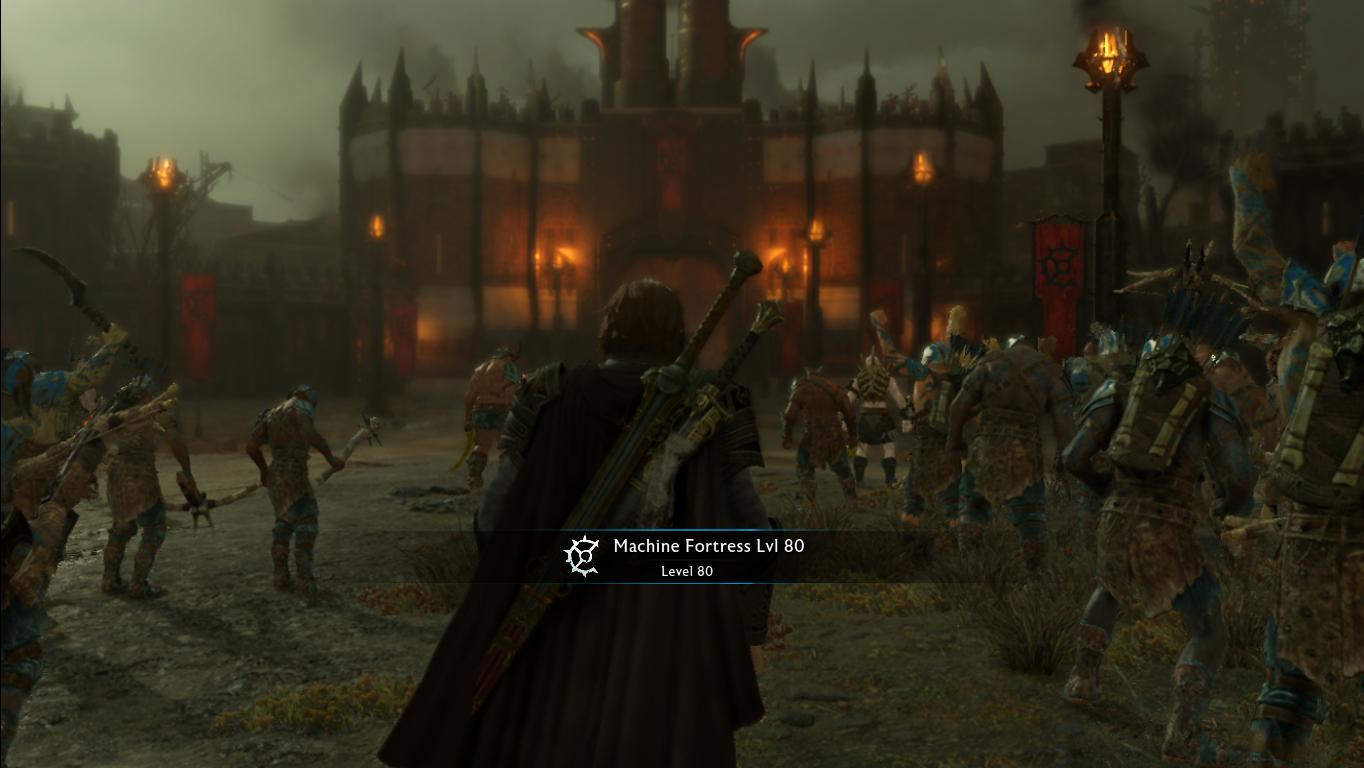Select the Machine tribe gear icon

(x=581, y=555)
